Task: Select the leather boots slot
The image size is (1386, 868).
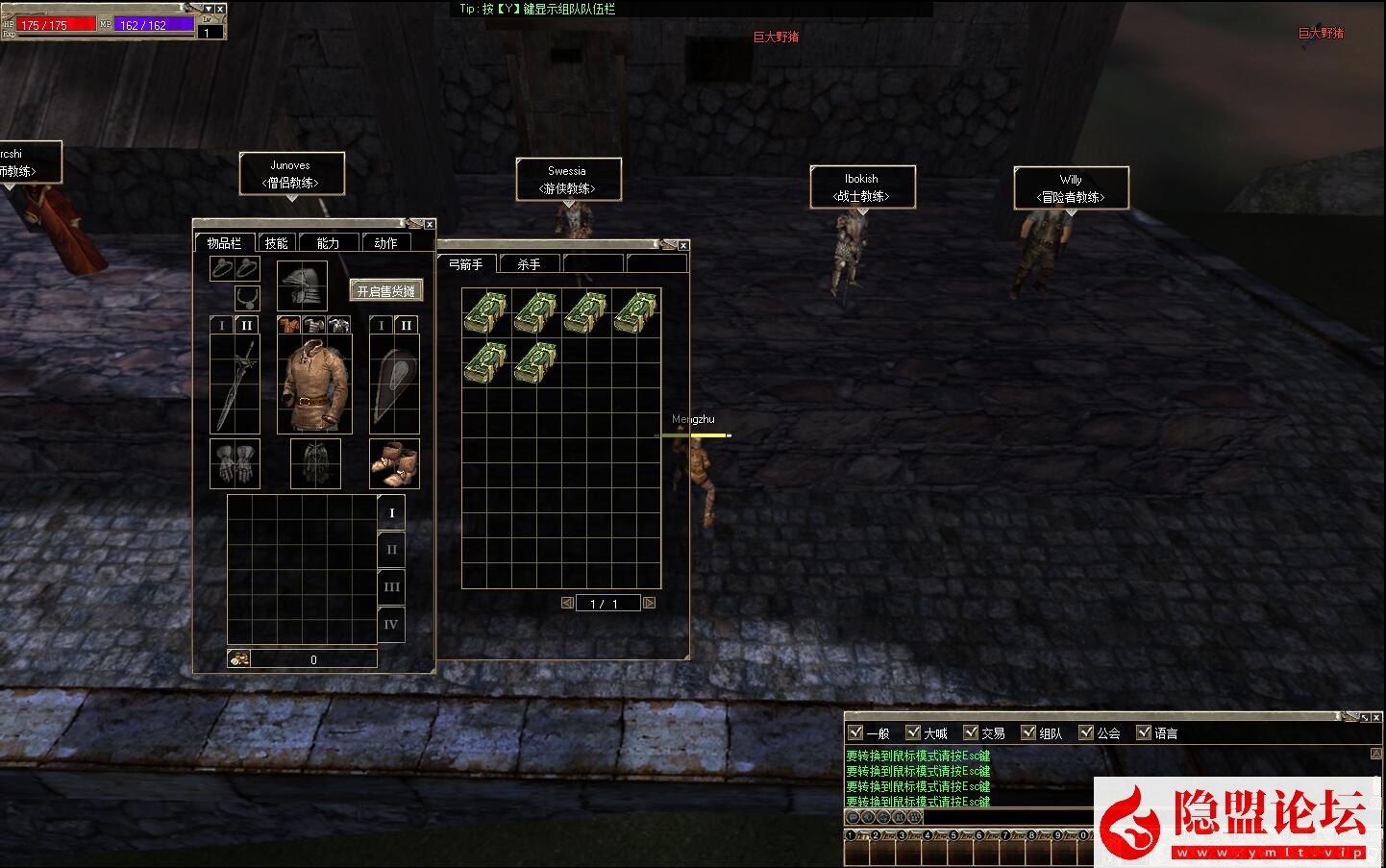Action: (394, 464)
